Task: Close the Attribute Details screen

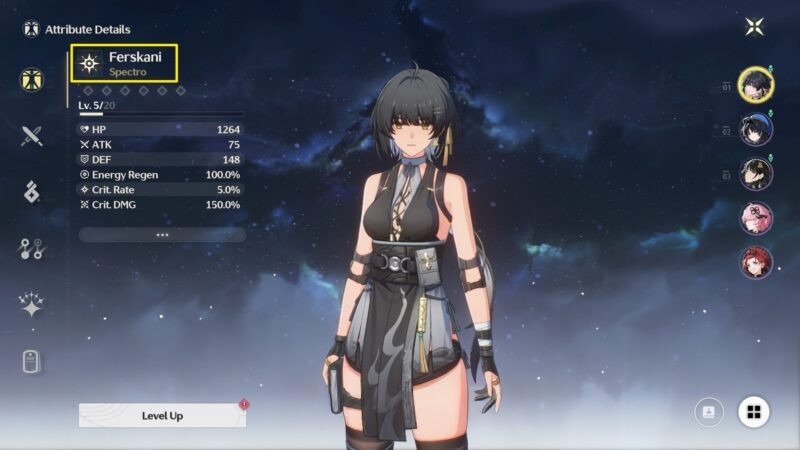Action: pyautogui.click(x=754, y=27)
